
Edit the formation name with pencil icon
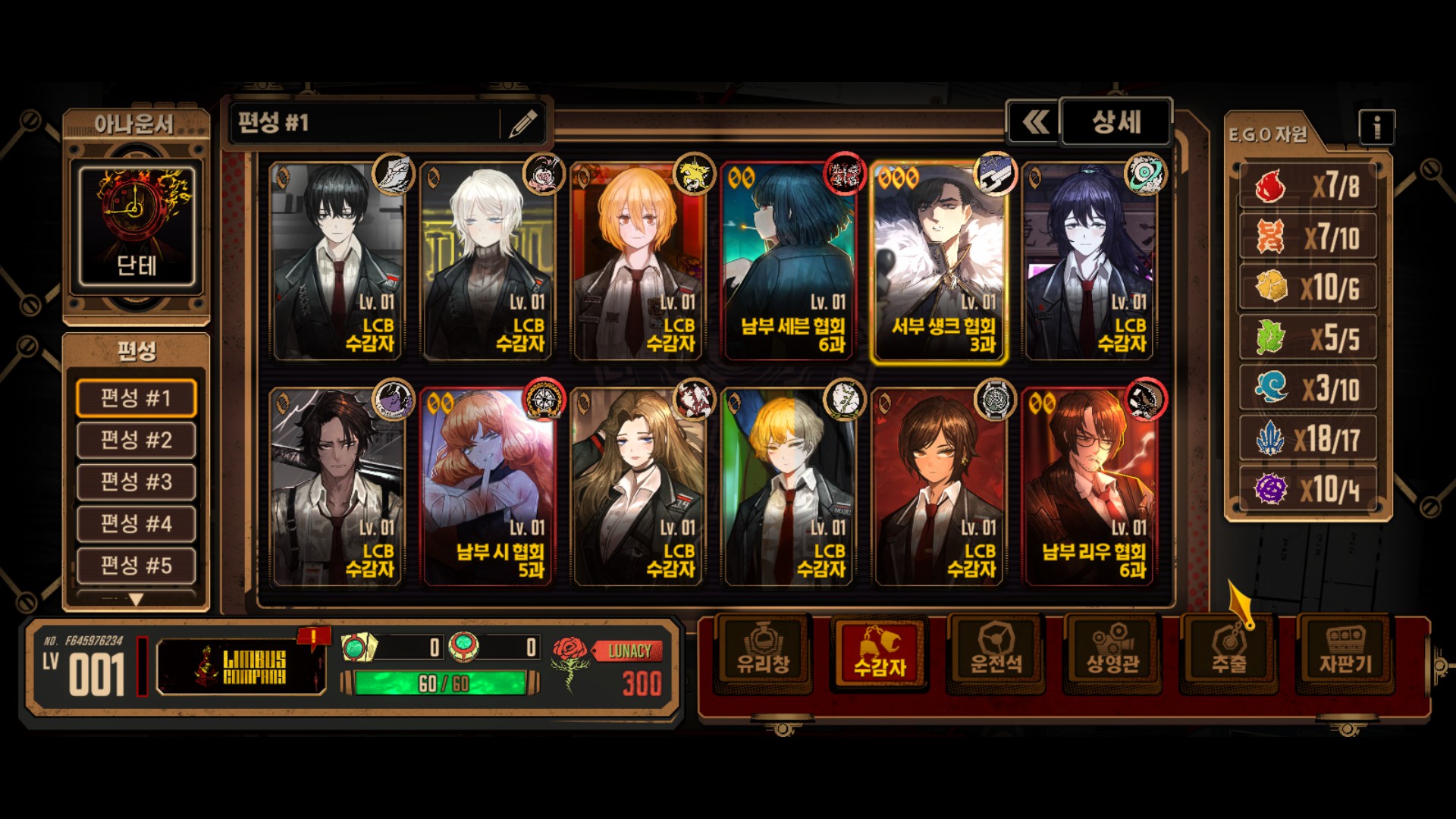523,123
